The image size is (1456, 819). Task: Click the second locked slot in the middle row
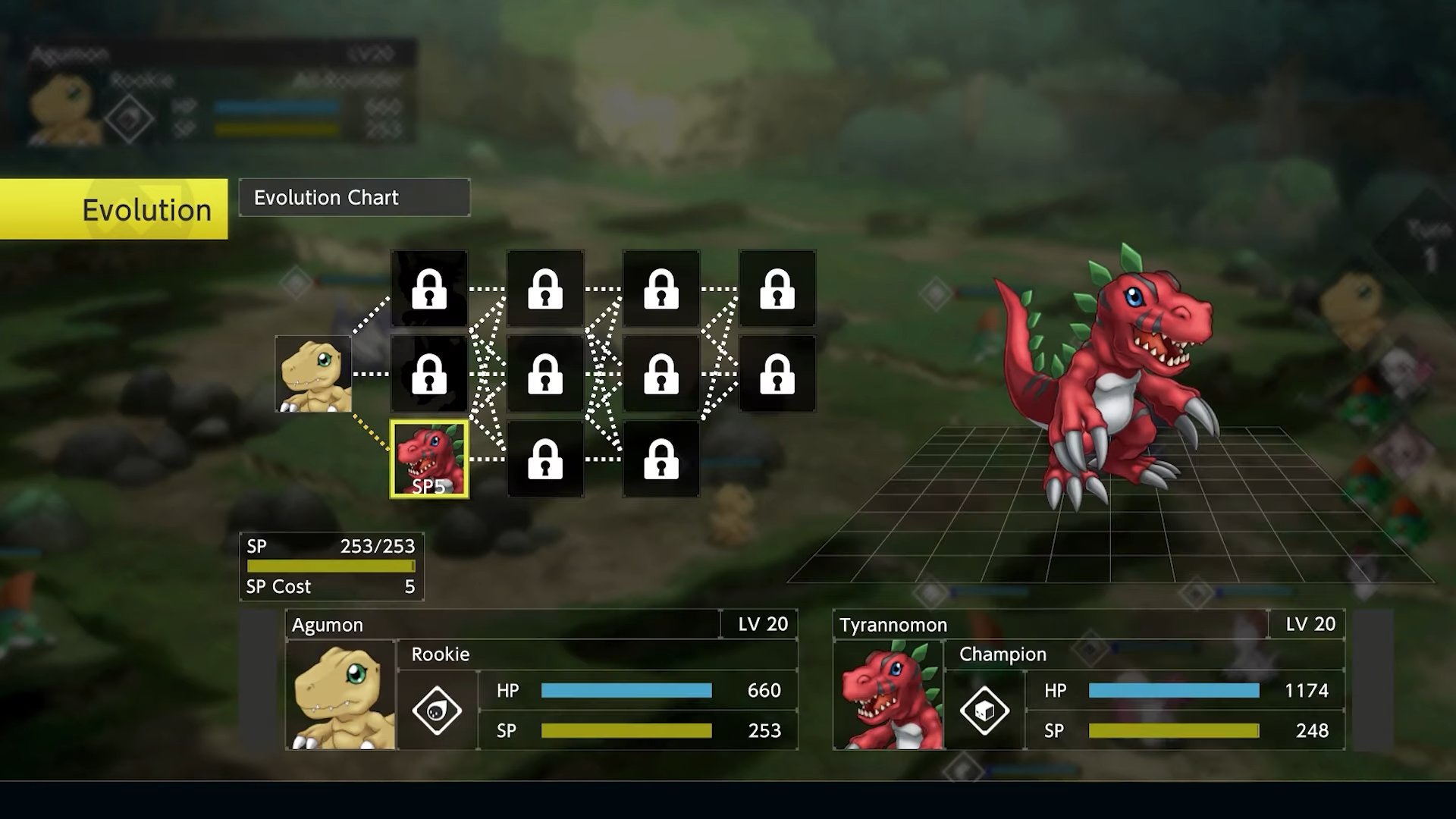pyautogui.click(x=544, y=375)
